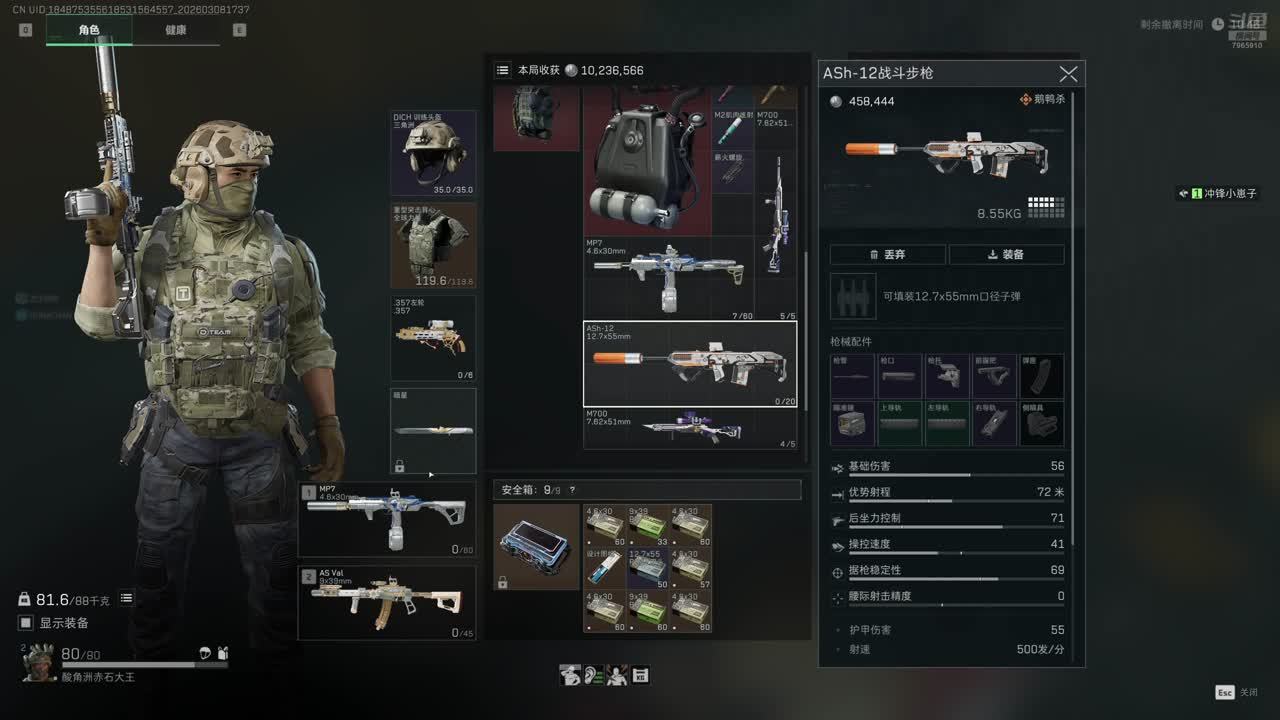
Task: Select the MP7 in the loot grid
Action: pos(666,277)
